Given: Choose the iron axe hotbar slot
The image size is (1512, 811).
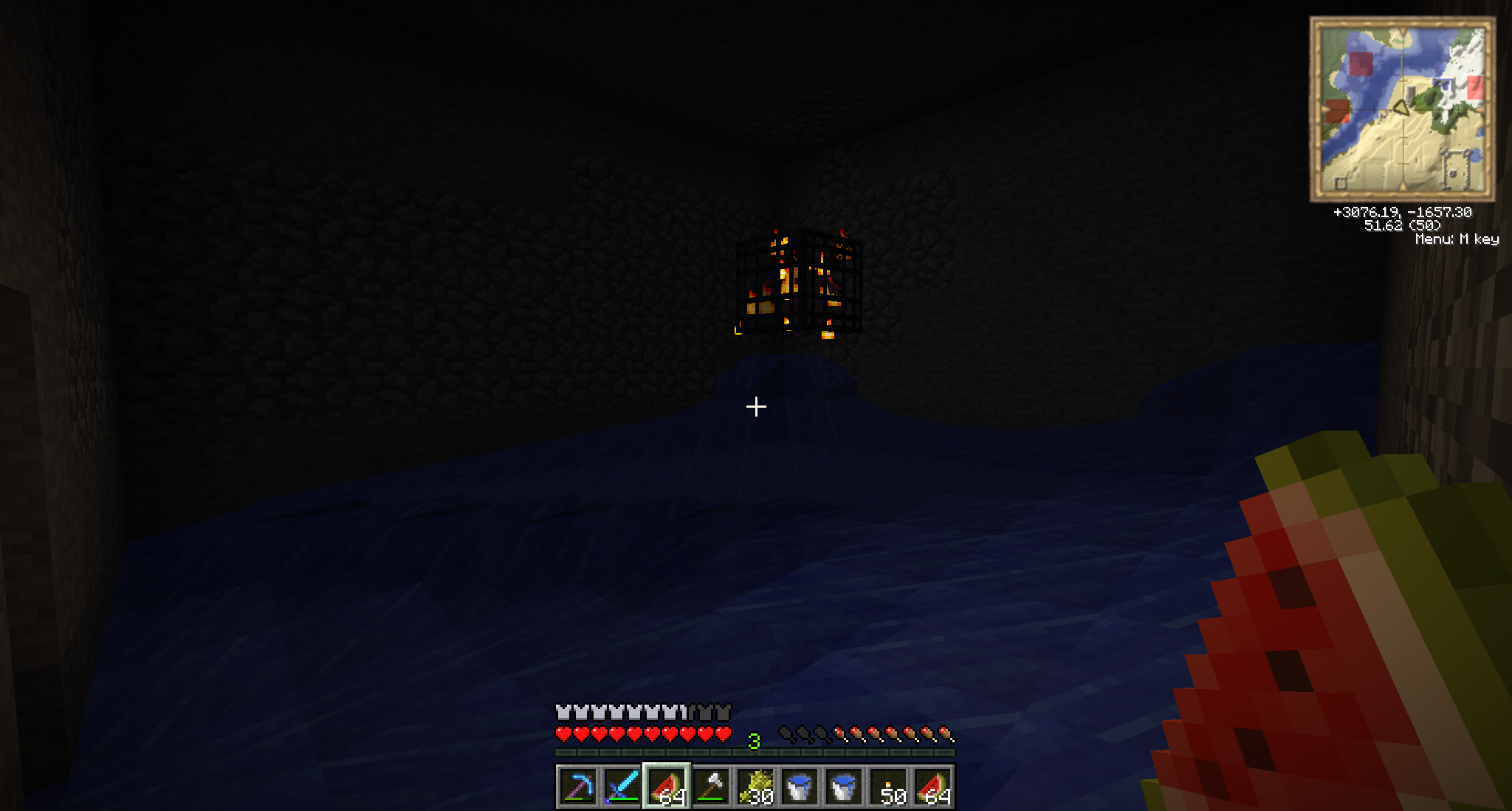Looking at the screenshot, I should pyautogui.click(x=711, y=787).
